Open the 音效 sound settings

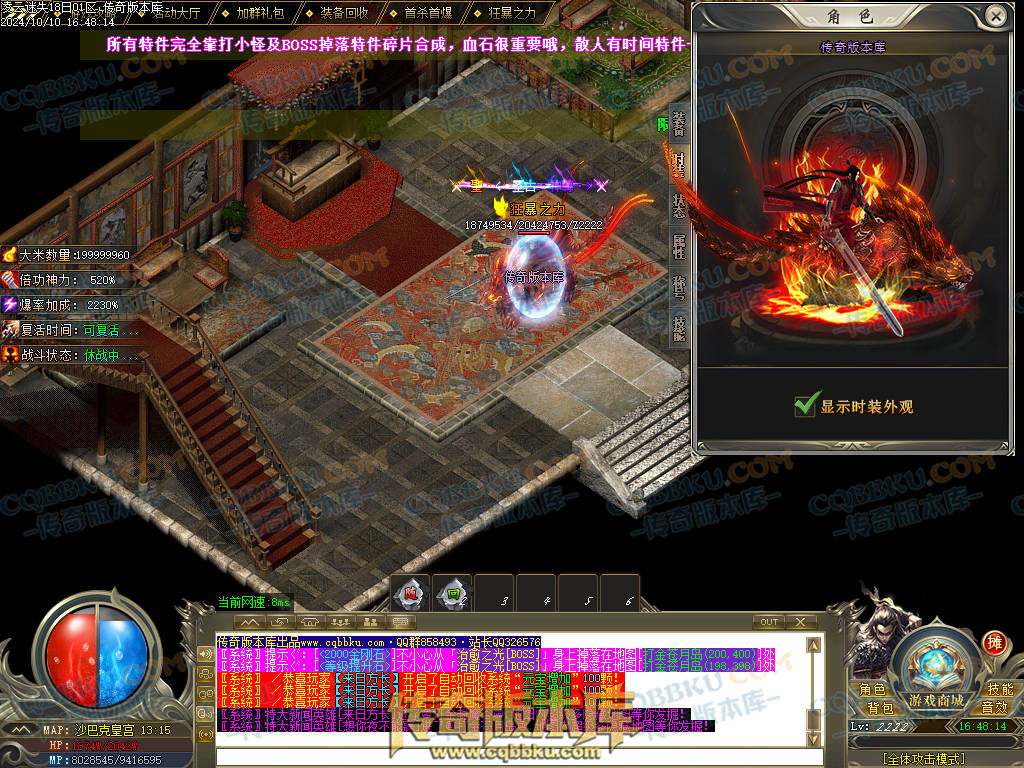coord(994,708)
